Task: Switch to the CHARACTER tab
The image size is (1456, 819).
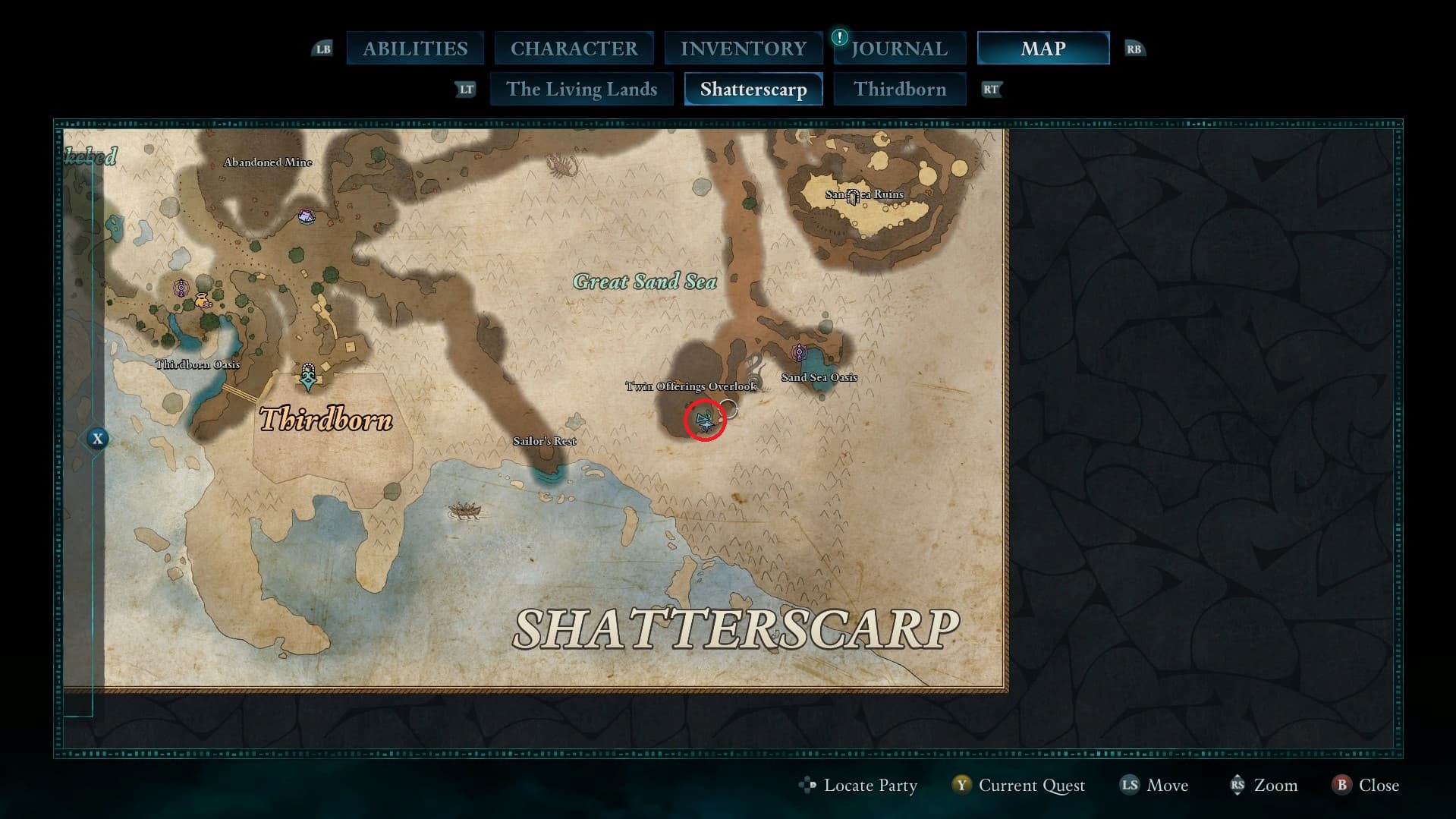Action: 574,48
